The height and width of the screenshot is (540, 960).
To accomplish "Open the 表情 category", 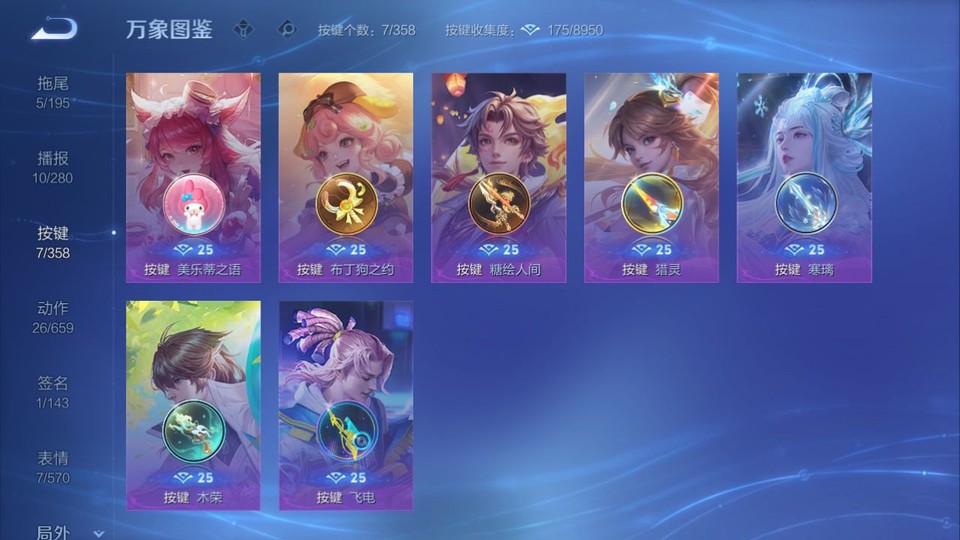I will pos(53,466).
